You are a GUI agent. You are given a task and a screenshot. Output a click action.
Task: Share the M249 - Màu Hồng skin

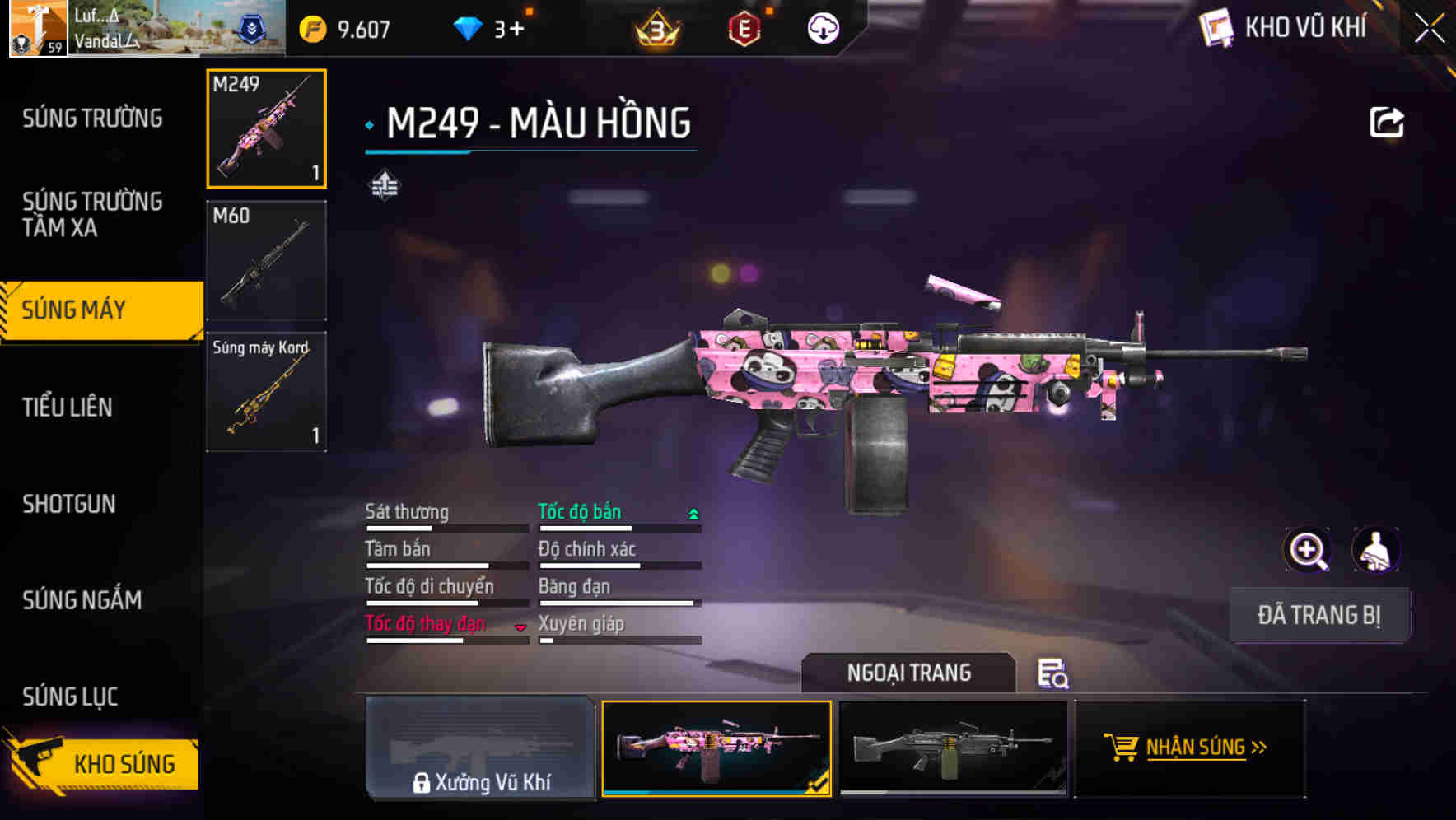click(x=1387, y=121)
